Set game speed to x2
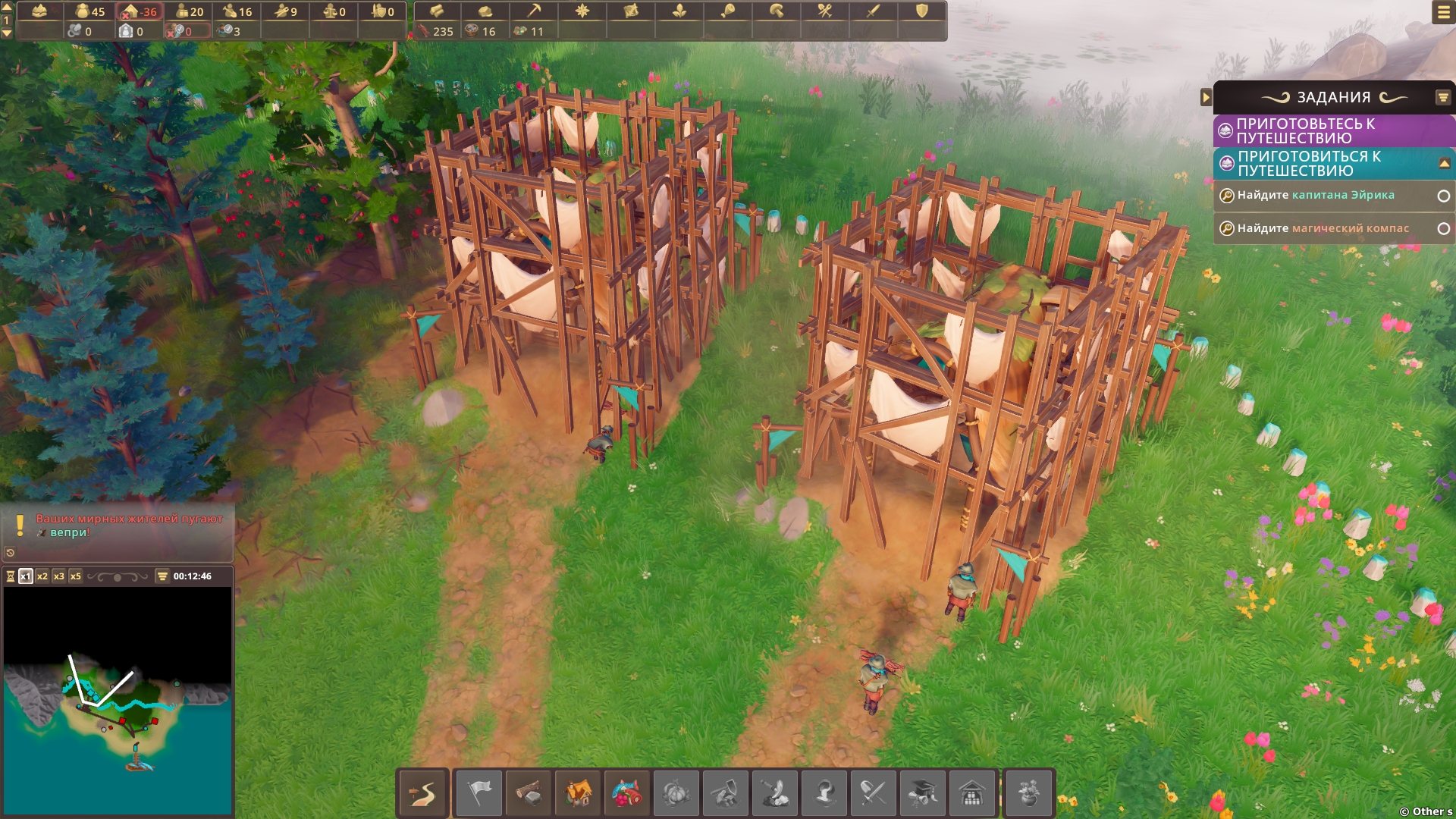 (x=42, y=576)
